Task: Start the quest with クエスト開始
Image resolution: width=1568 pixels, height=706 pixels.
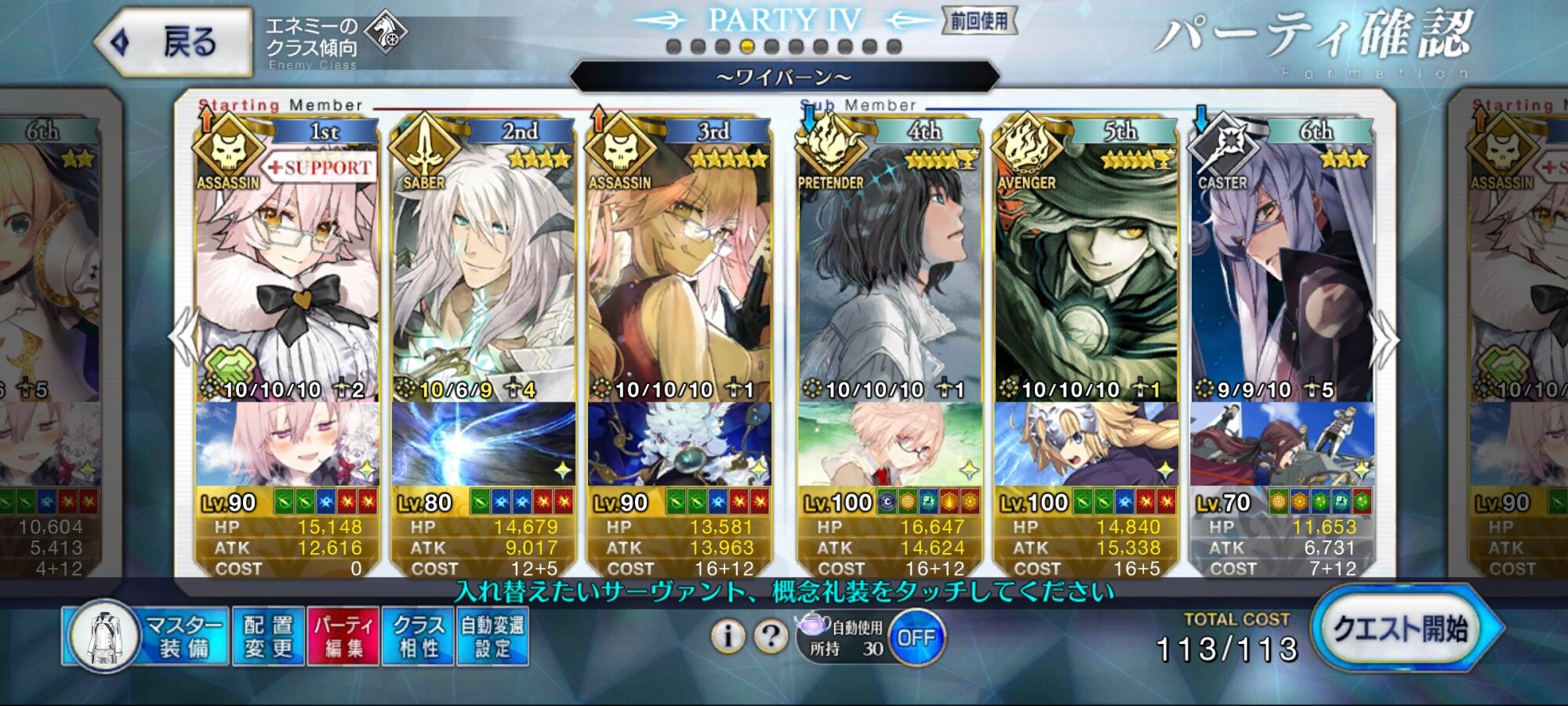Action: click(1402, 629)
